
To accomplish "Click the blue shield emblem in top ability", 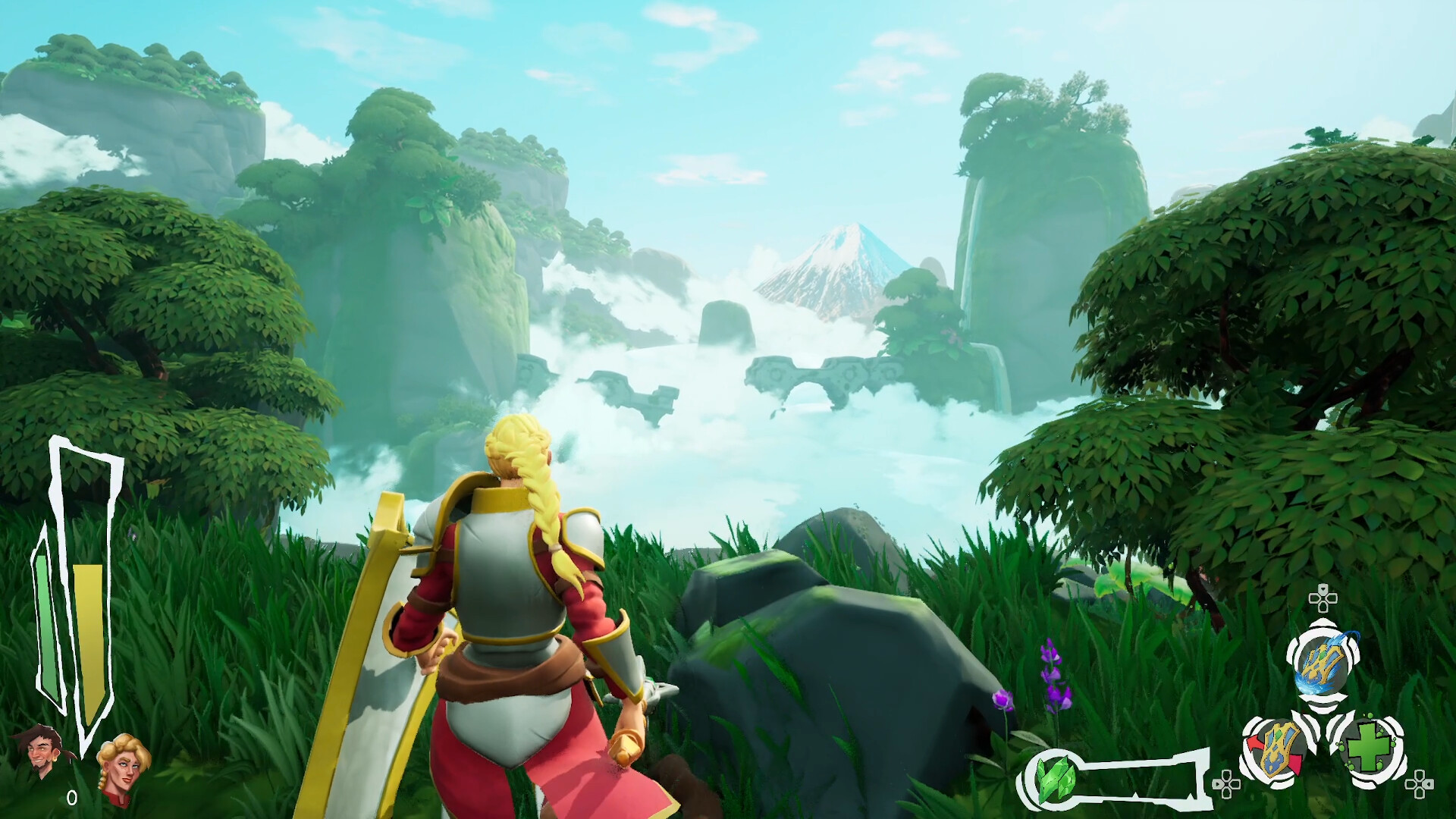I will coord(1325,663).
